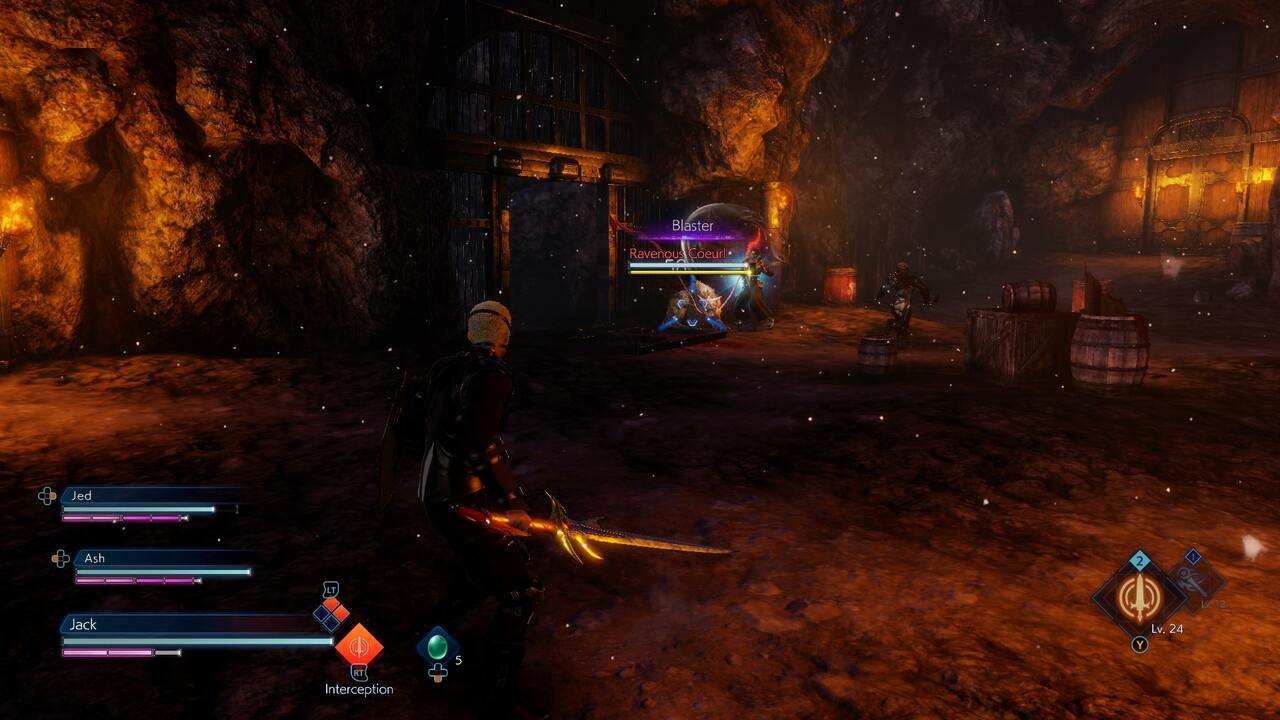1280x720 pixels.
Task: Select the active sword job icon
Action: (1138, 597)
